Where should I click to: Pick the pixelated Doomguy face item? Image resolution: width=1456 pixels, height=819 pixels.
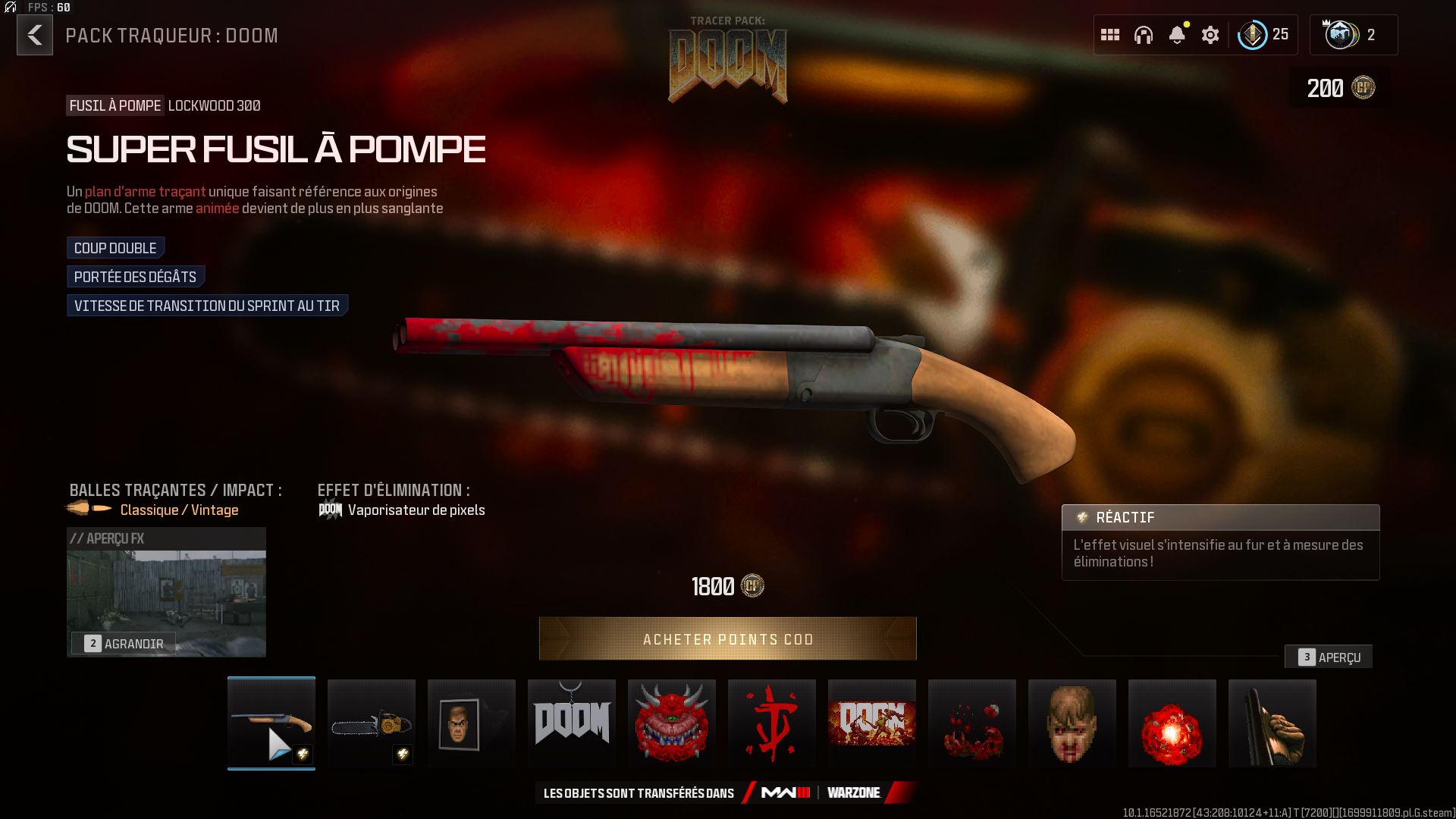(x=1072, y=723)
